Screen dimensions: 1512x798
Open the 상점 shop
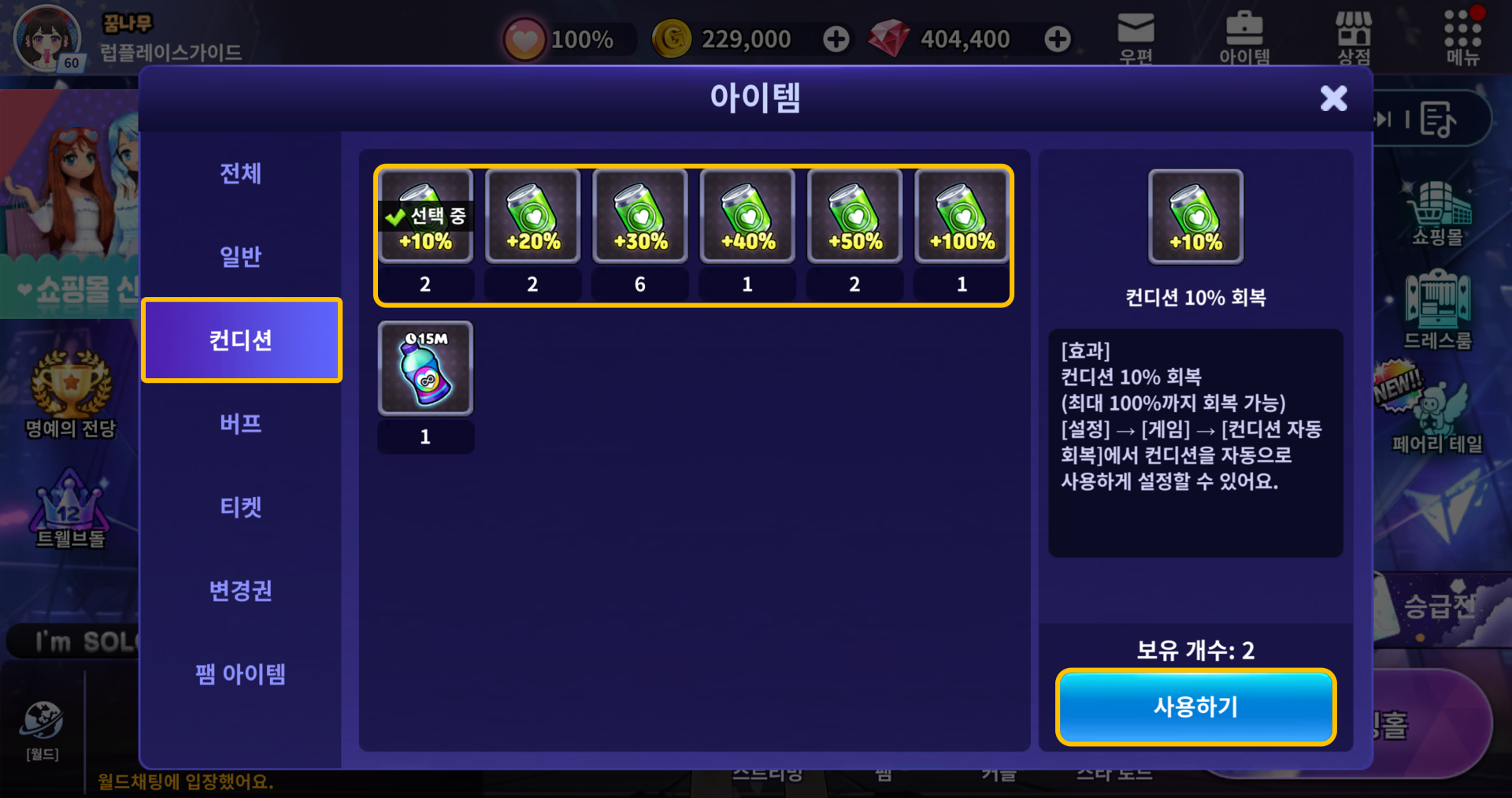(x=1354, y=37)
